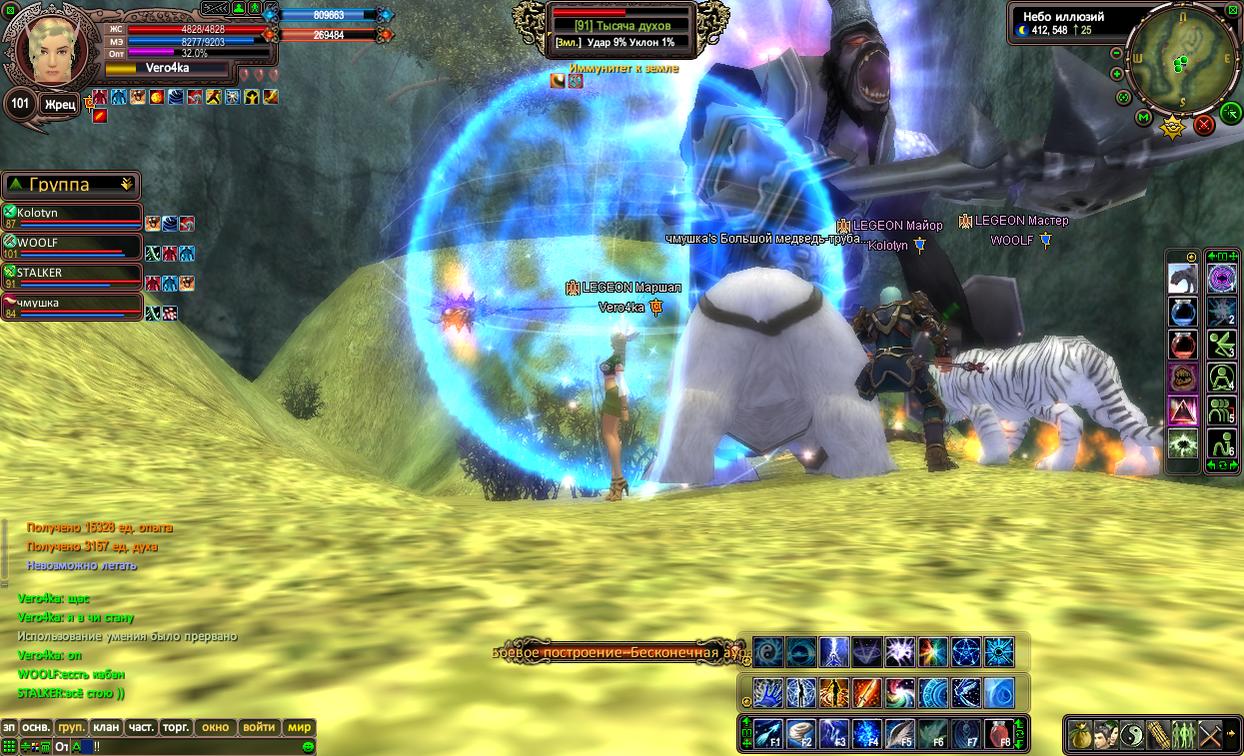
Task: Activate the meditation pose action slot
Action: pyautogui.click(x=1221, y=376)
